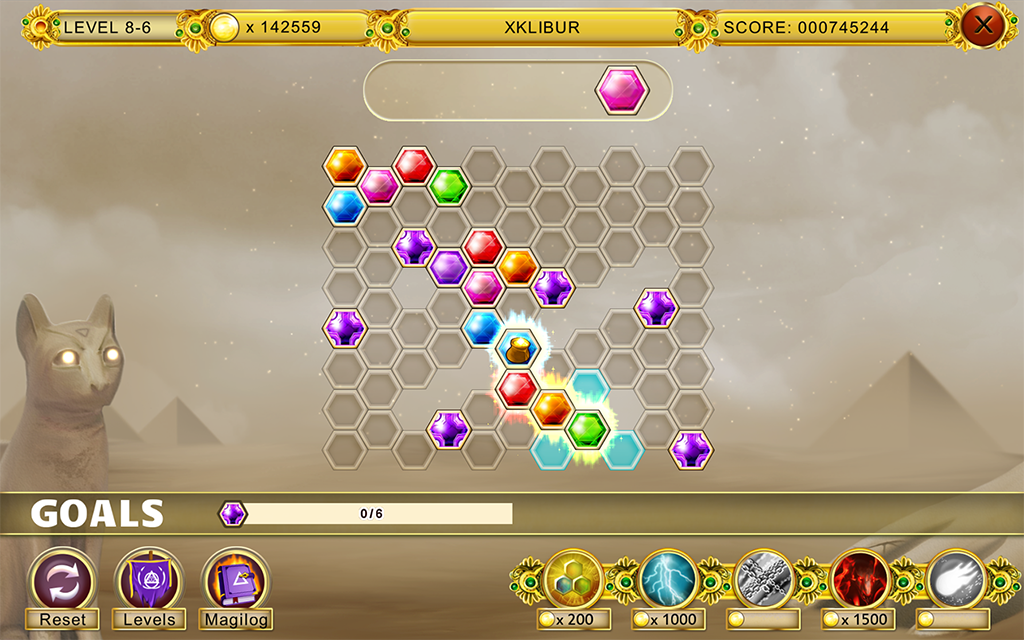The height and width of the screenshot is (640, 1024).
Task: Close the level with the red X button
Action: [x=983, y=26]
